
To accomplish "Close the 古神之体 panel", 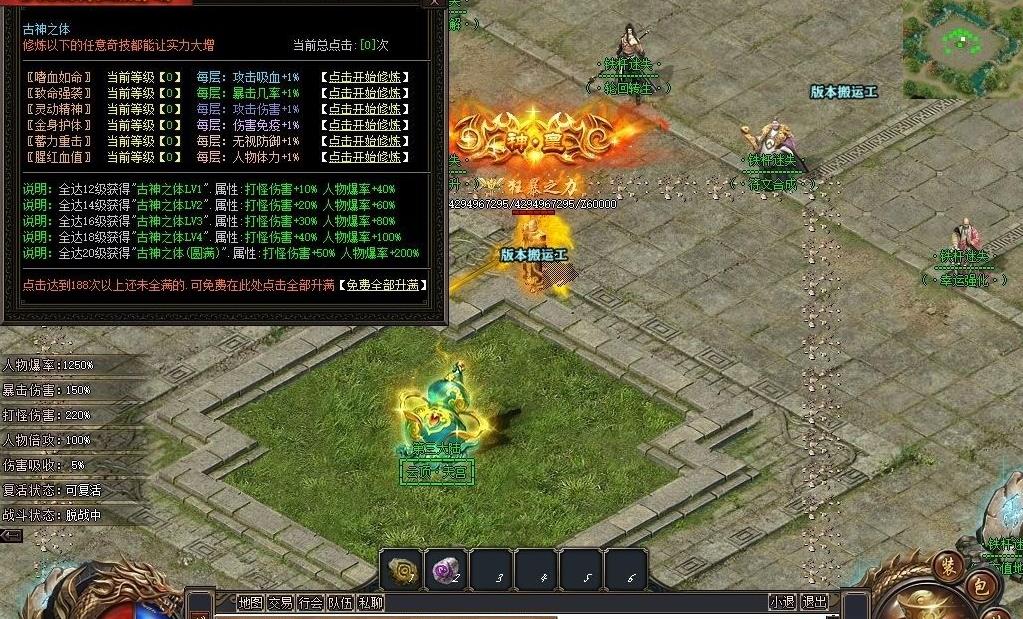I will (434, 4).
